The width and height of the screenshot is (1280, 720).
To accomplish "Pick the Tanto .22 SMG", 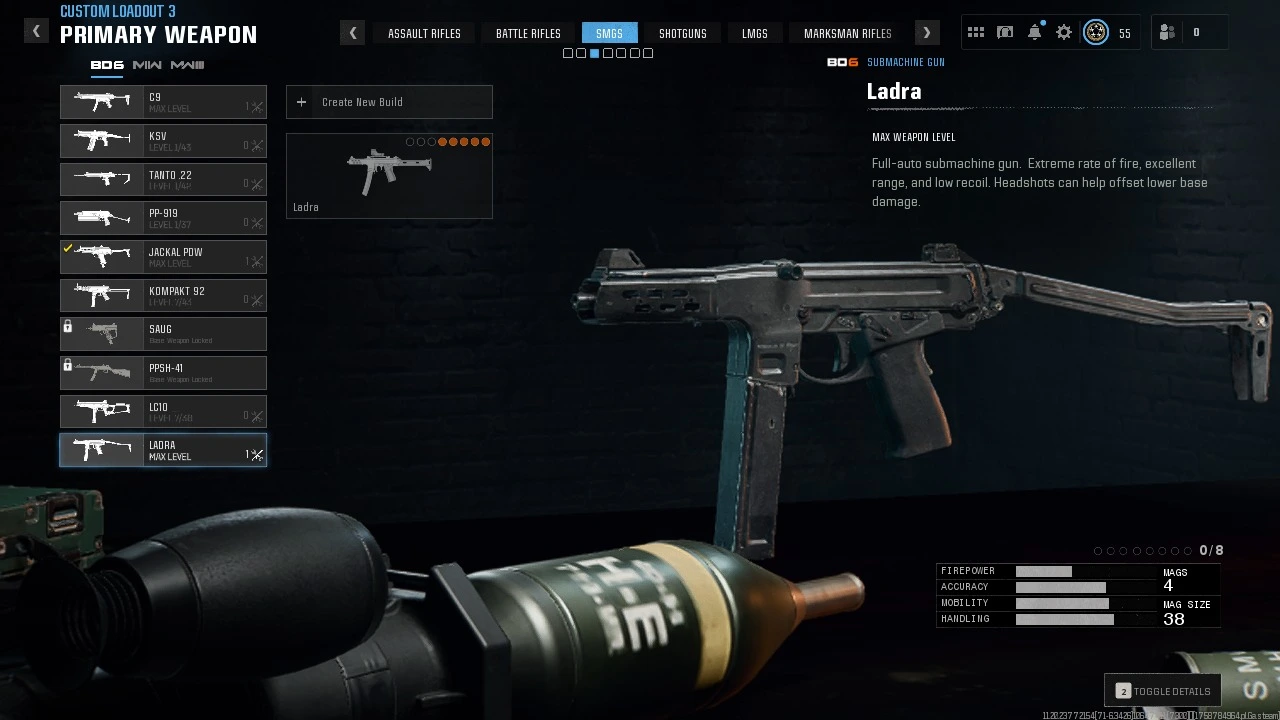I will pos(163,180).
